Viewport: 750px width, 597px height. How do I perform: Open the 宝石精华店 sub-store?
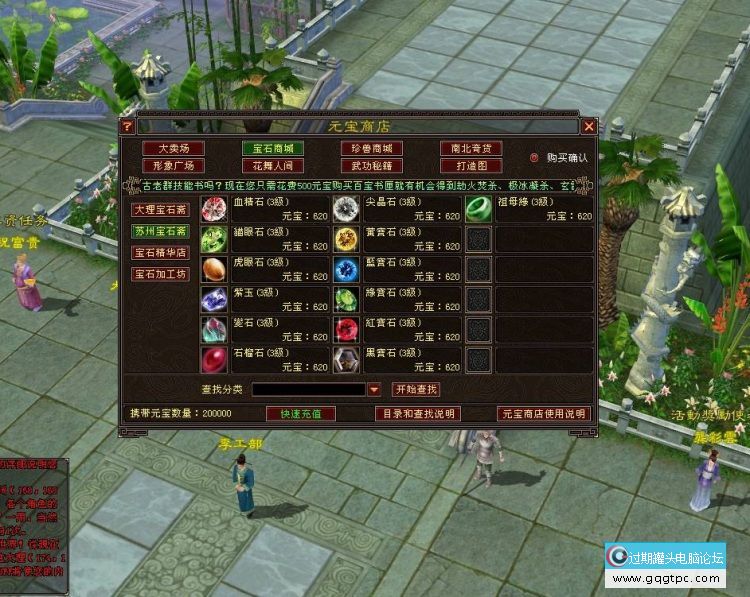160,253
